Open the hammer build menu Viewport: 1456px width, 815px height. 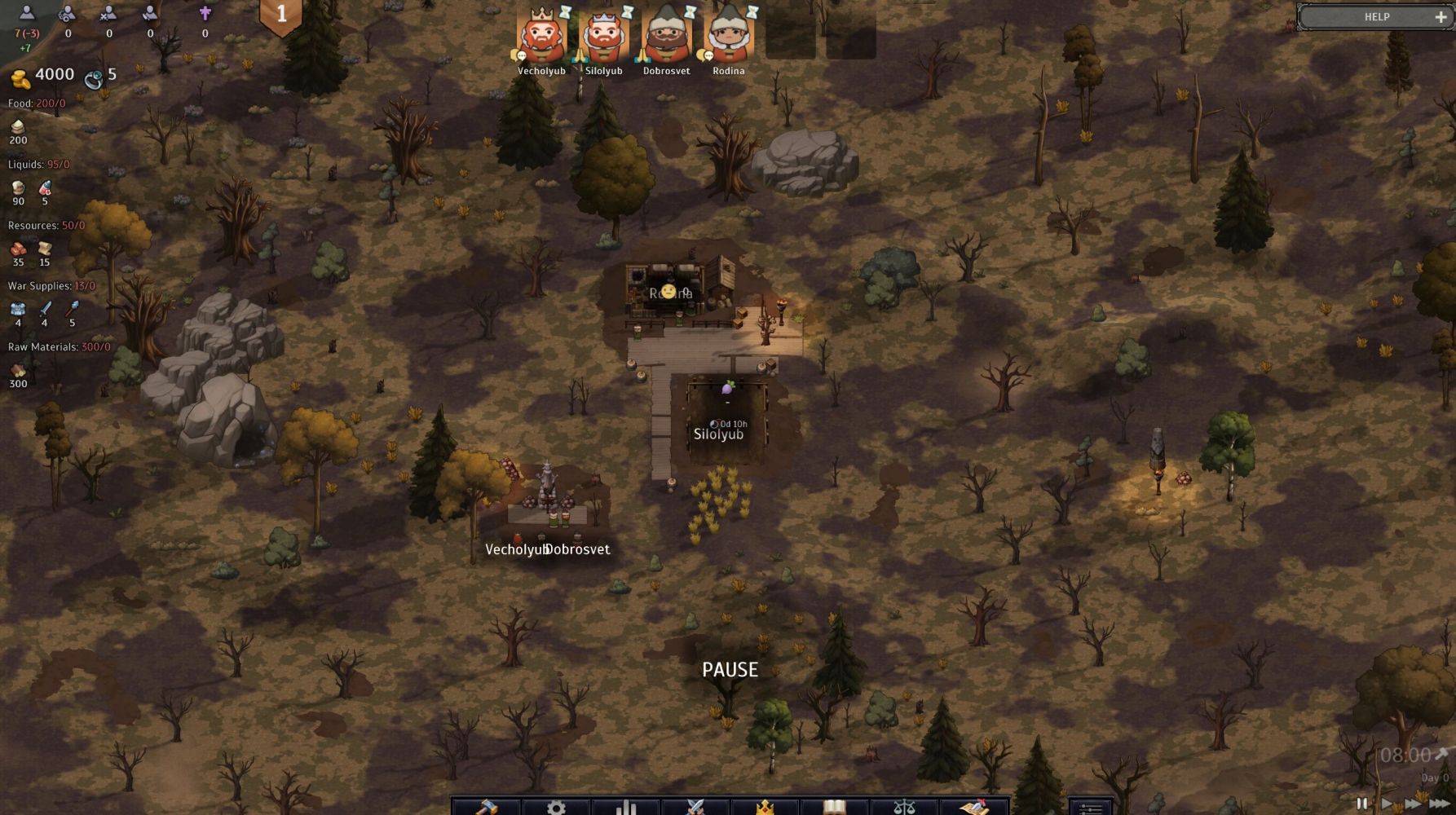[487, 806]
